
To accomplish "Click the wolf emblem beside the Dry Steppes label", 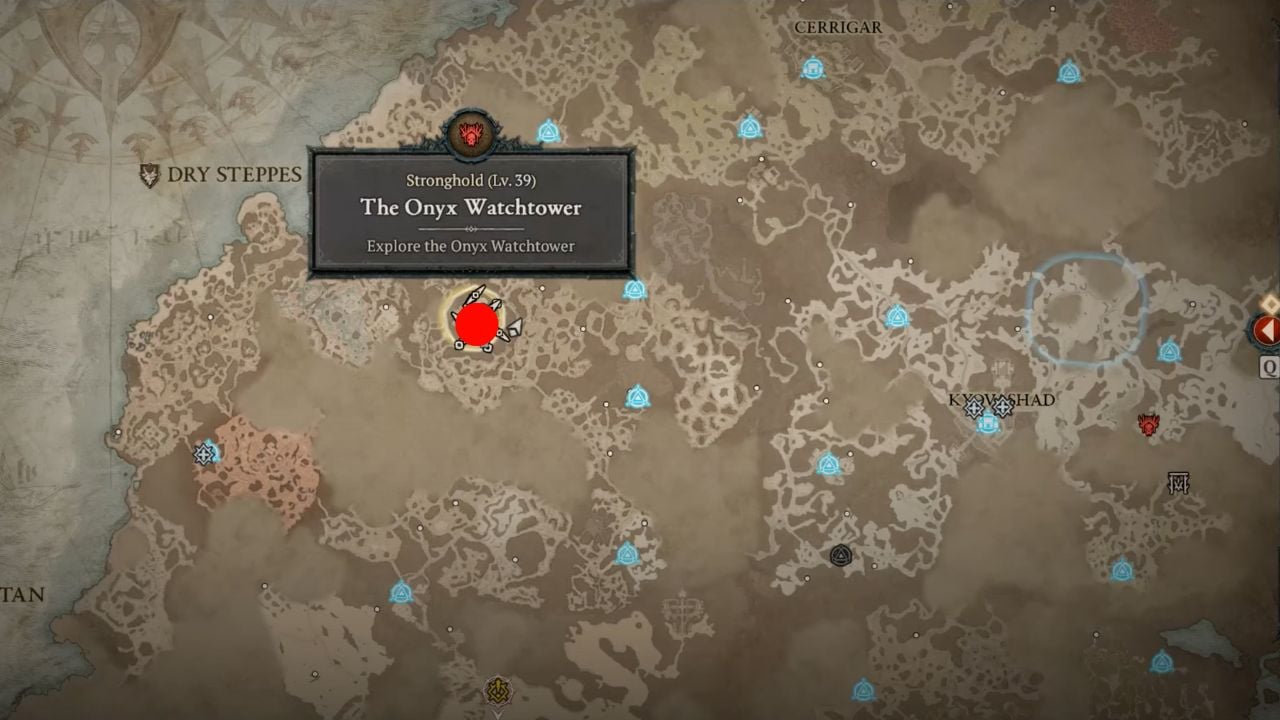I will [x=150, y=174].
